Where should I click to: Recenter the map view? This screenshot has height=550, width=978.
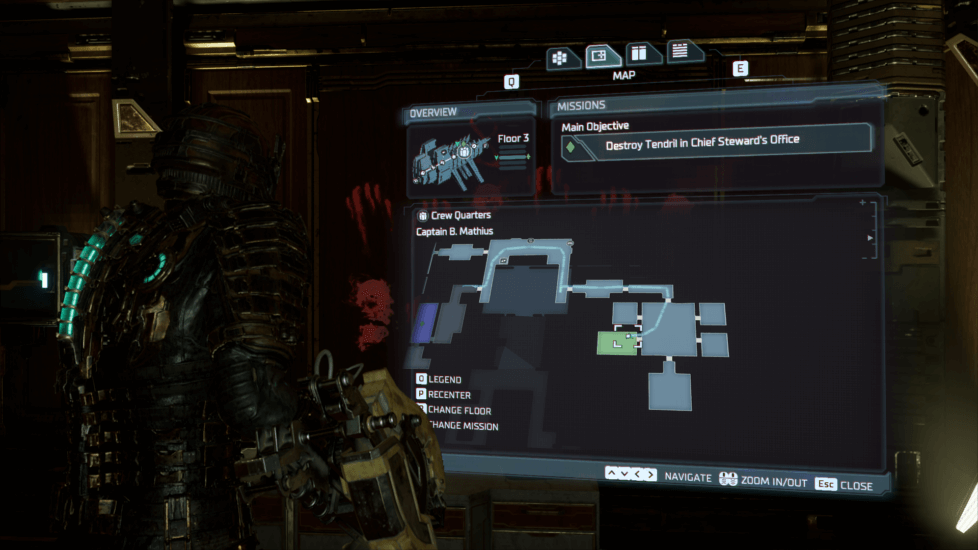point(447,395)
